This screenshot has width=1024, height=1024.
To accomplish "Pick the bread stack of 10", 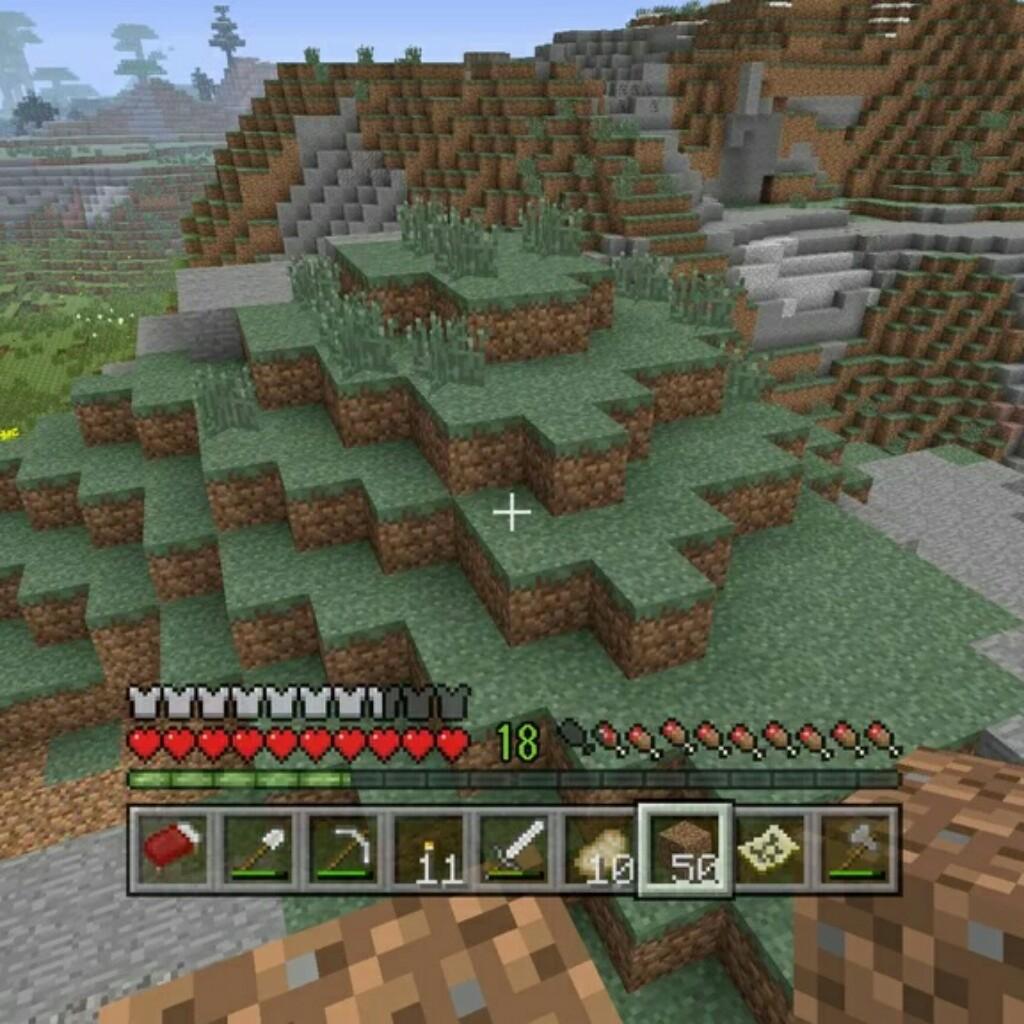I will click(x=599, y=850).
